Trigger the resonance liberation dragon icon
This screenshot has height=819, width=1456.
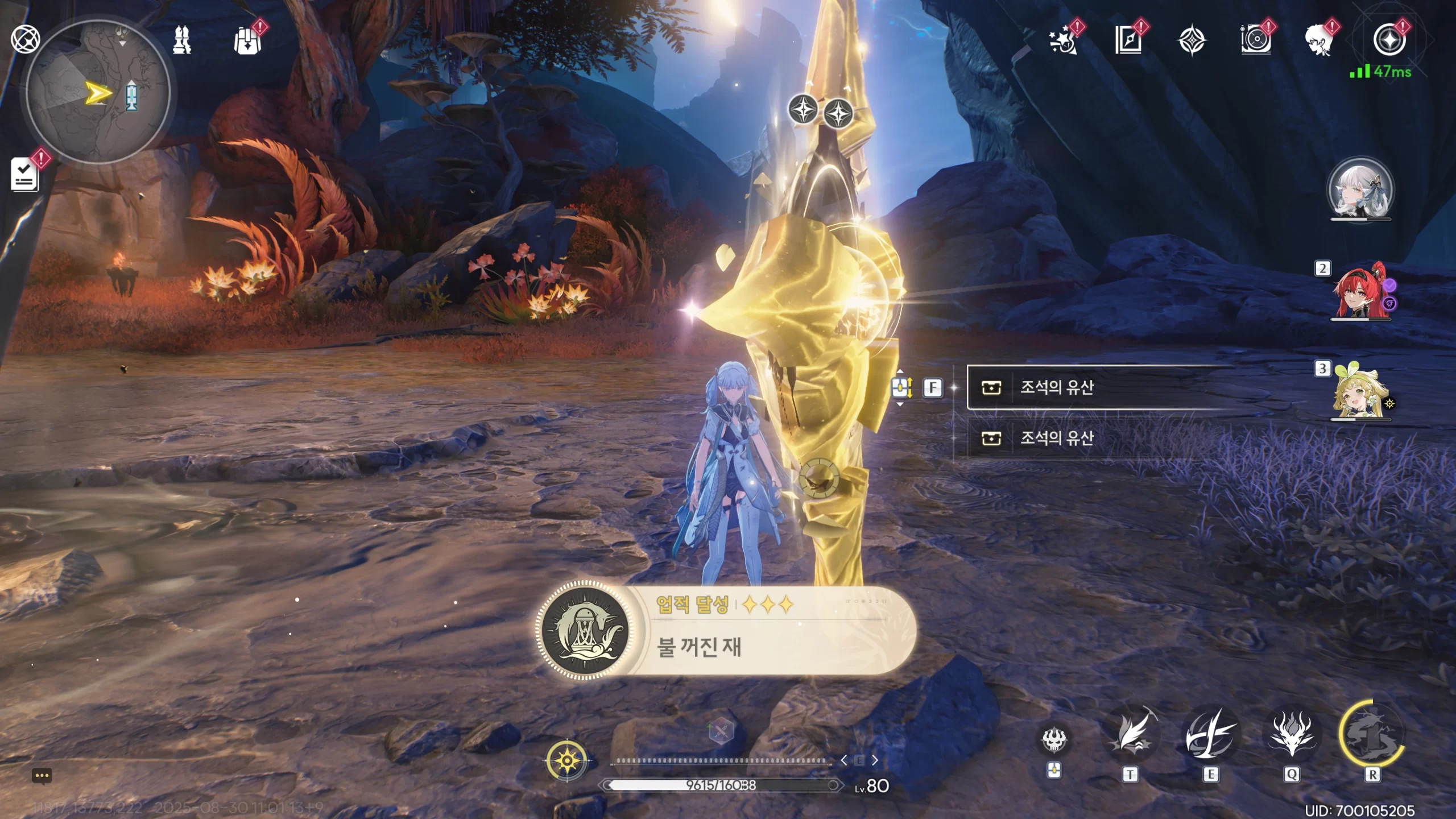click(x=1372, y=738)
